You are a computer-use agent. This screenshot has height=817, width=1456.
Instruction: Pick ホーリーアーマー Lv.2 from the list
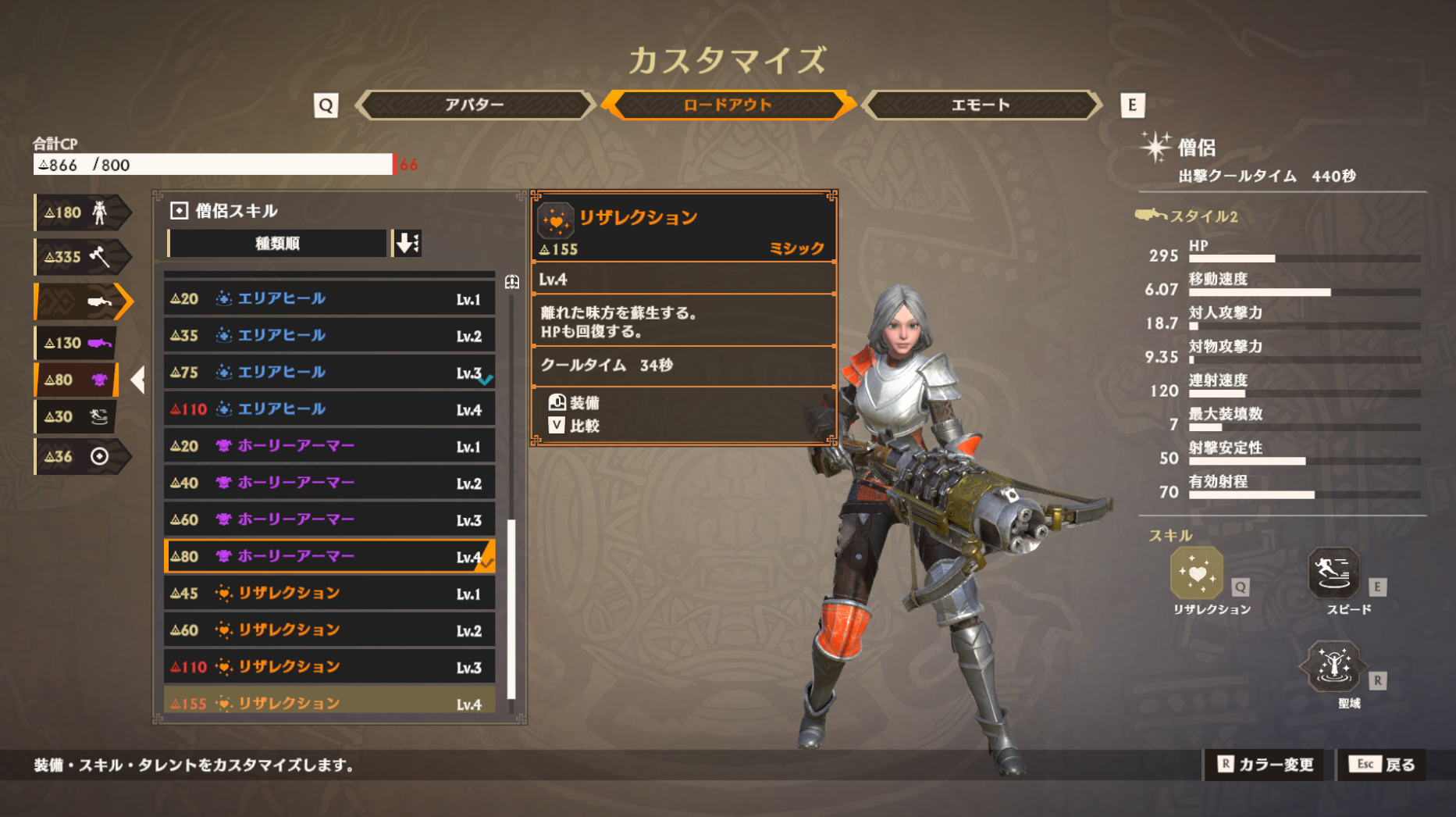click(x=329, y=483)
